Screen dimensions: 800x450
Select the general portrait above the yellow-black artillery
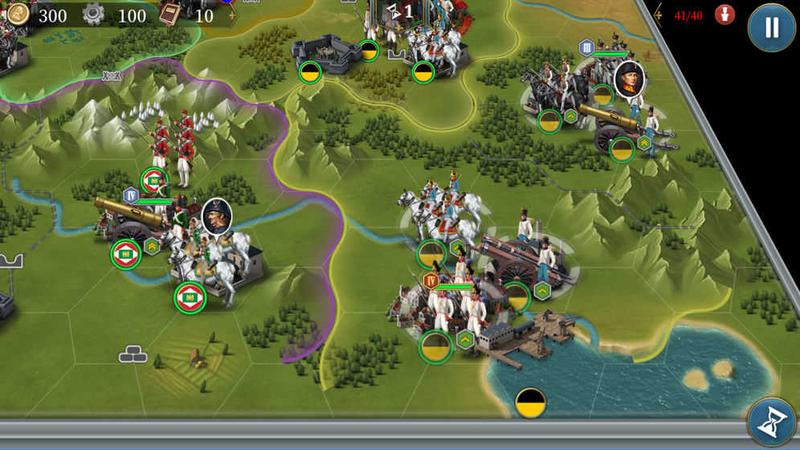point(629,80)
